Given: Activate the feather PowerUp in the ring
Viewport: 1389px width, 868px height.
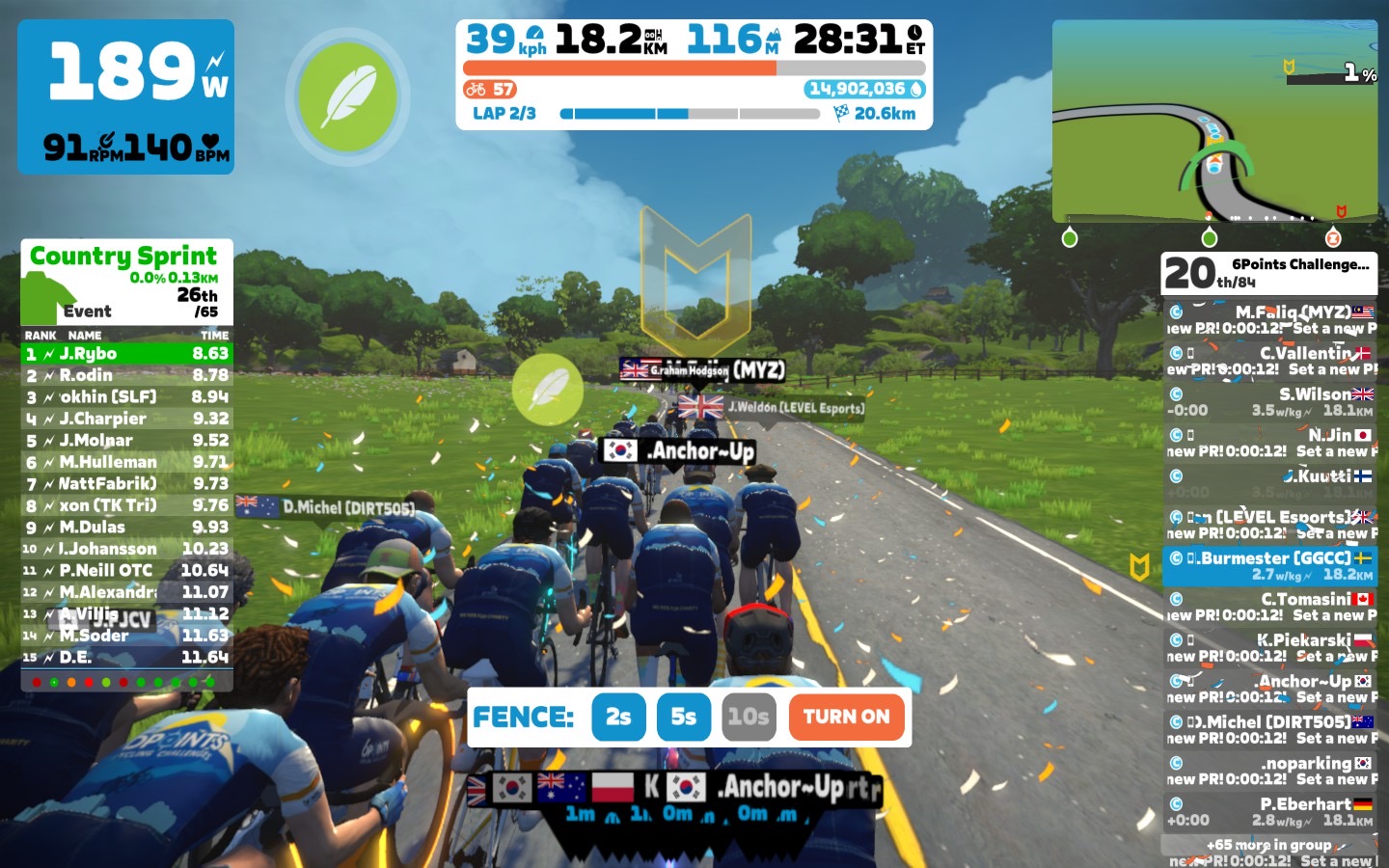Looking at the screenshot, I should coord(347,96).
